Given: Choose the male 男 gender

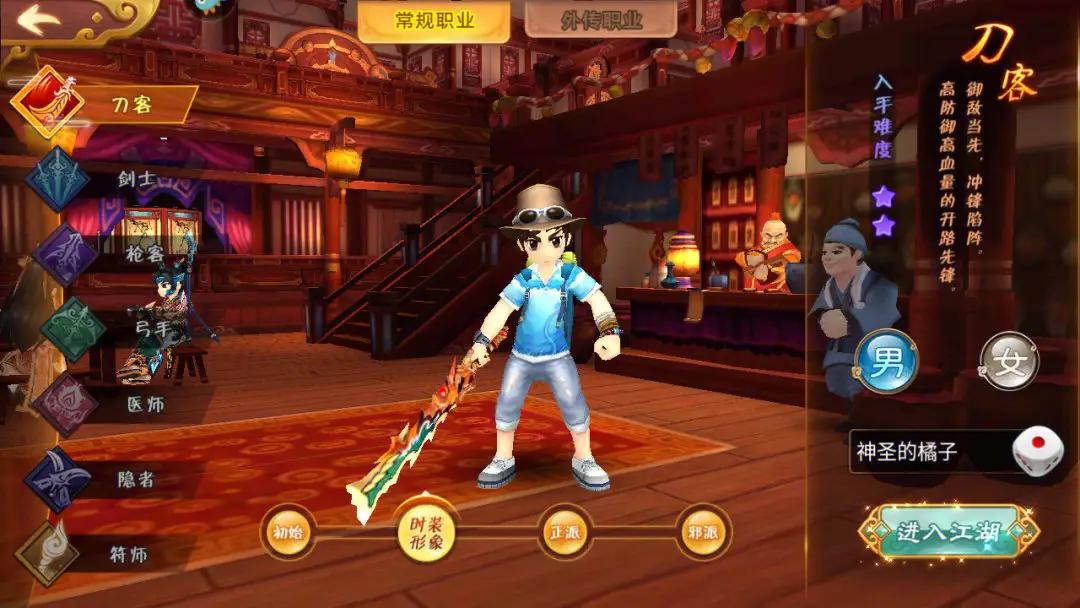Looking at the screenshot, I should (886, 361).
